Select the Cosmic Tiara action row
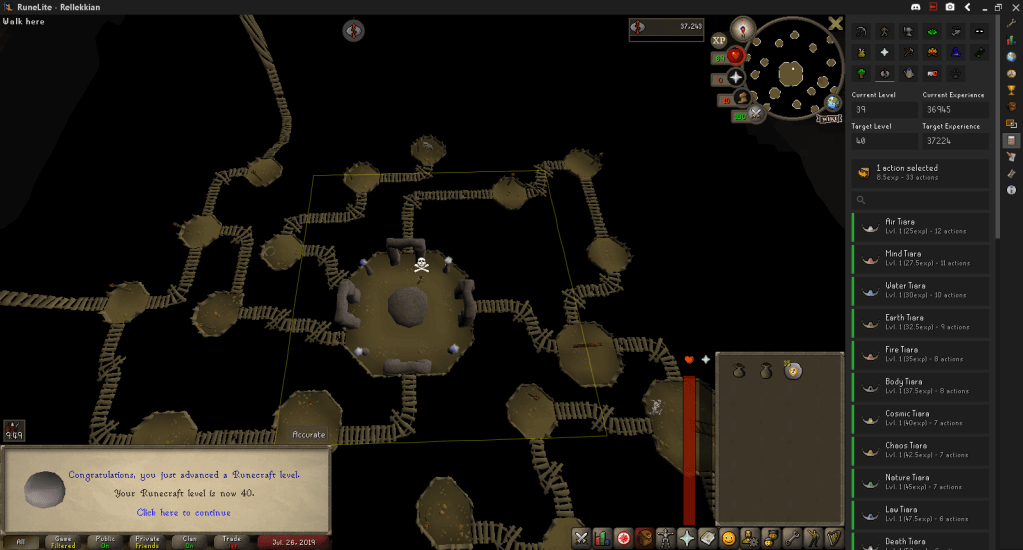Viewport: 1023px width, 550px height. coord(920,417)
